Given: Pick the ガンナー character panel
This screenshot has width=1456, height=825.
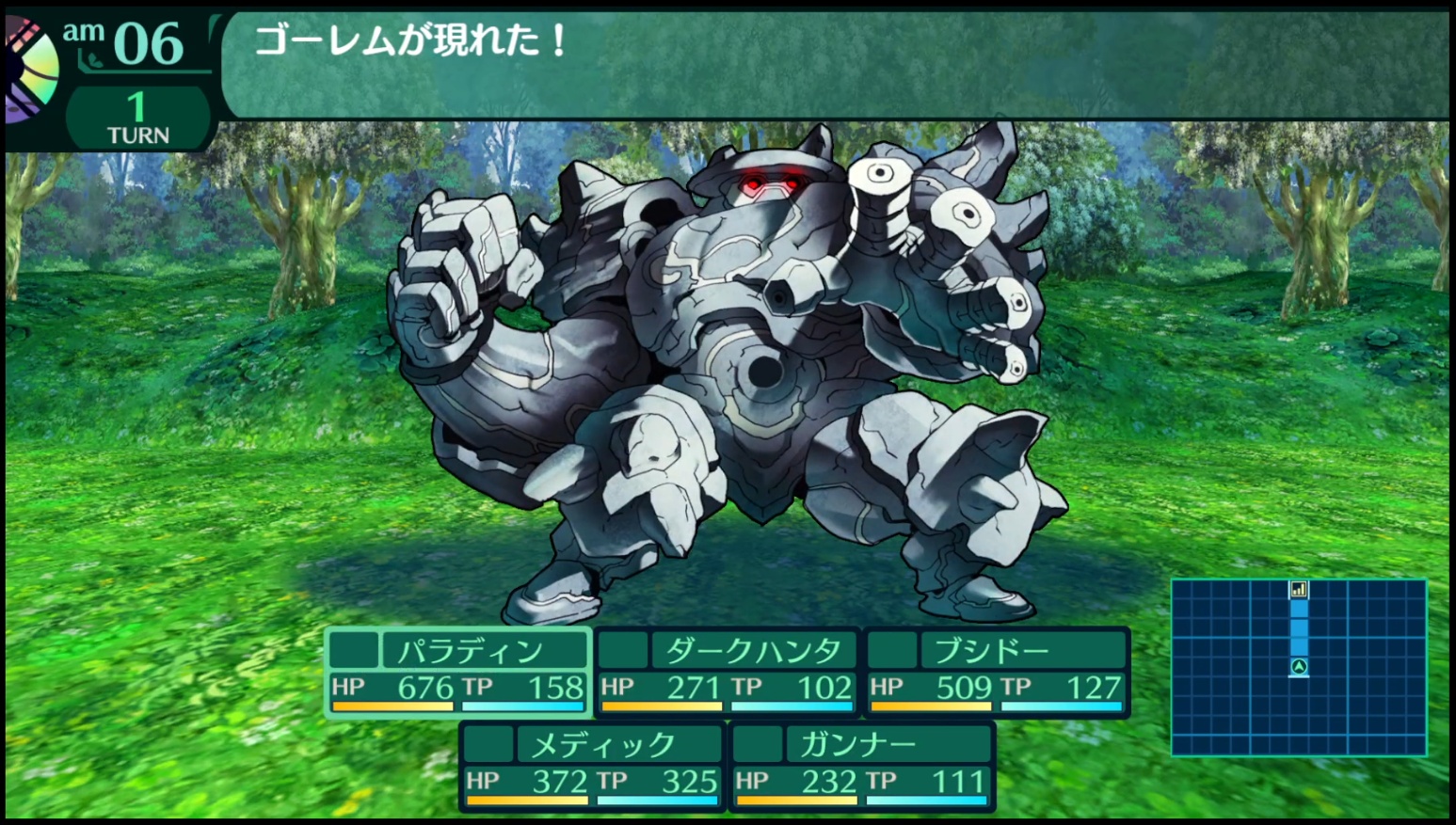Looking at the screenshot, I should pos(862,766).
